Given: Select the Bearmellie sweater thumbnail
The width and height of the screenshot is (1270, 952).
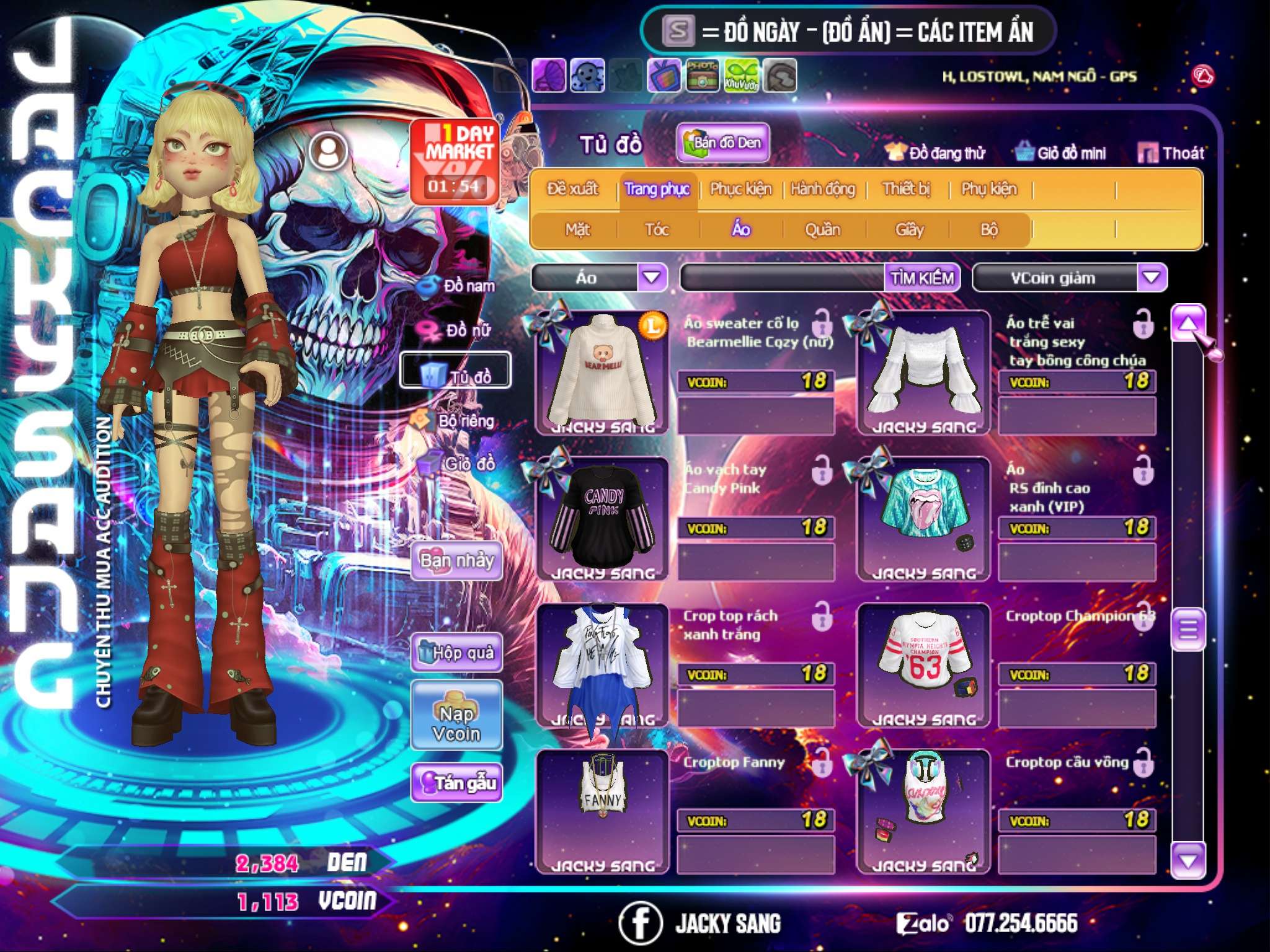Looking at the screenshot, I should click(x=602, y=372).
